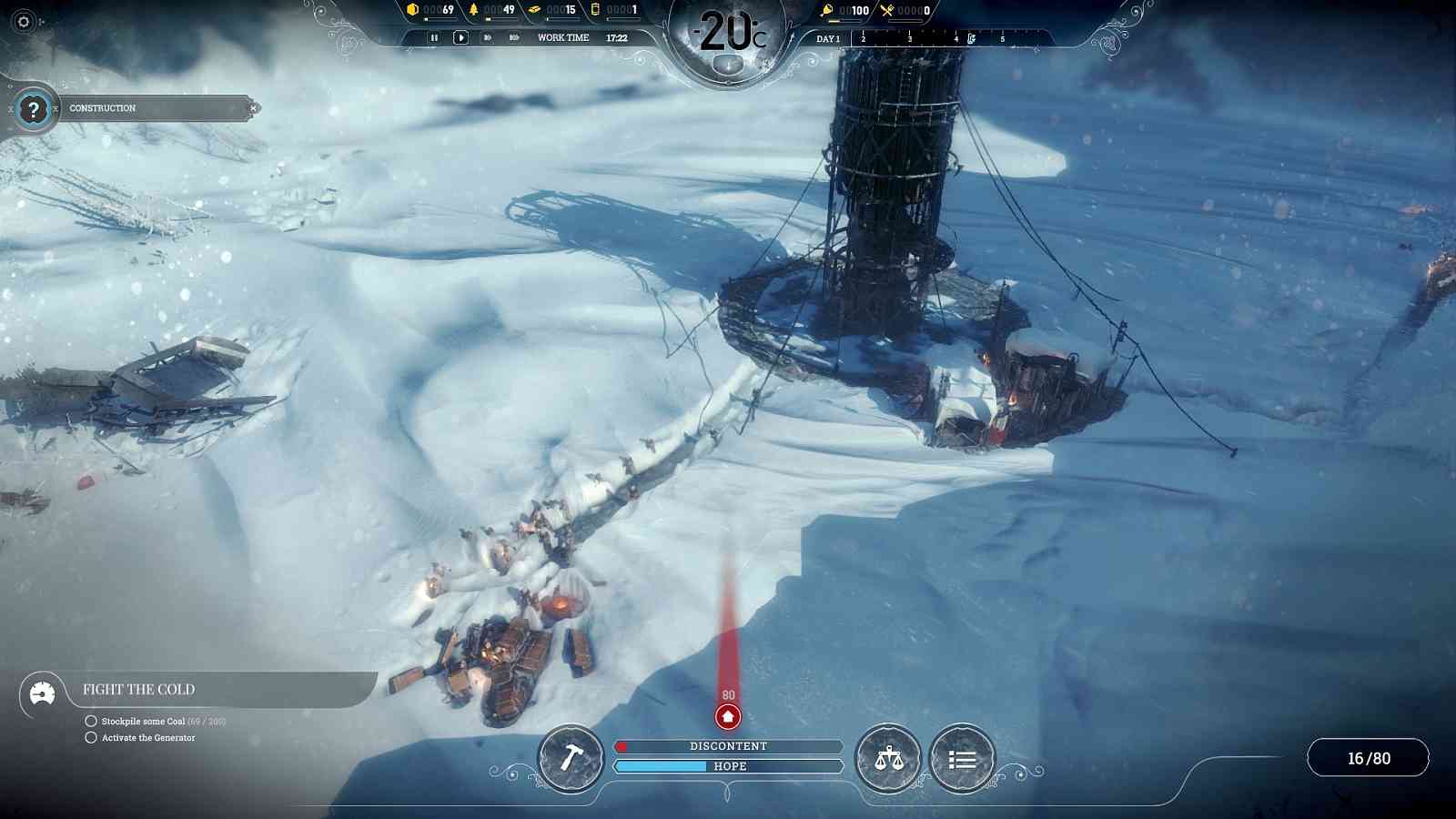Enable fast-forward game speed
The image size is (1456, 819).
tap(488, 37)
